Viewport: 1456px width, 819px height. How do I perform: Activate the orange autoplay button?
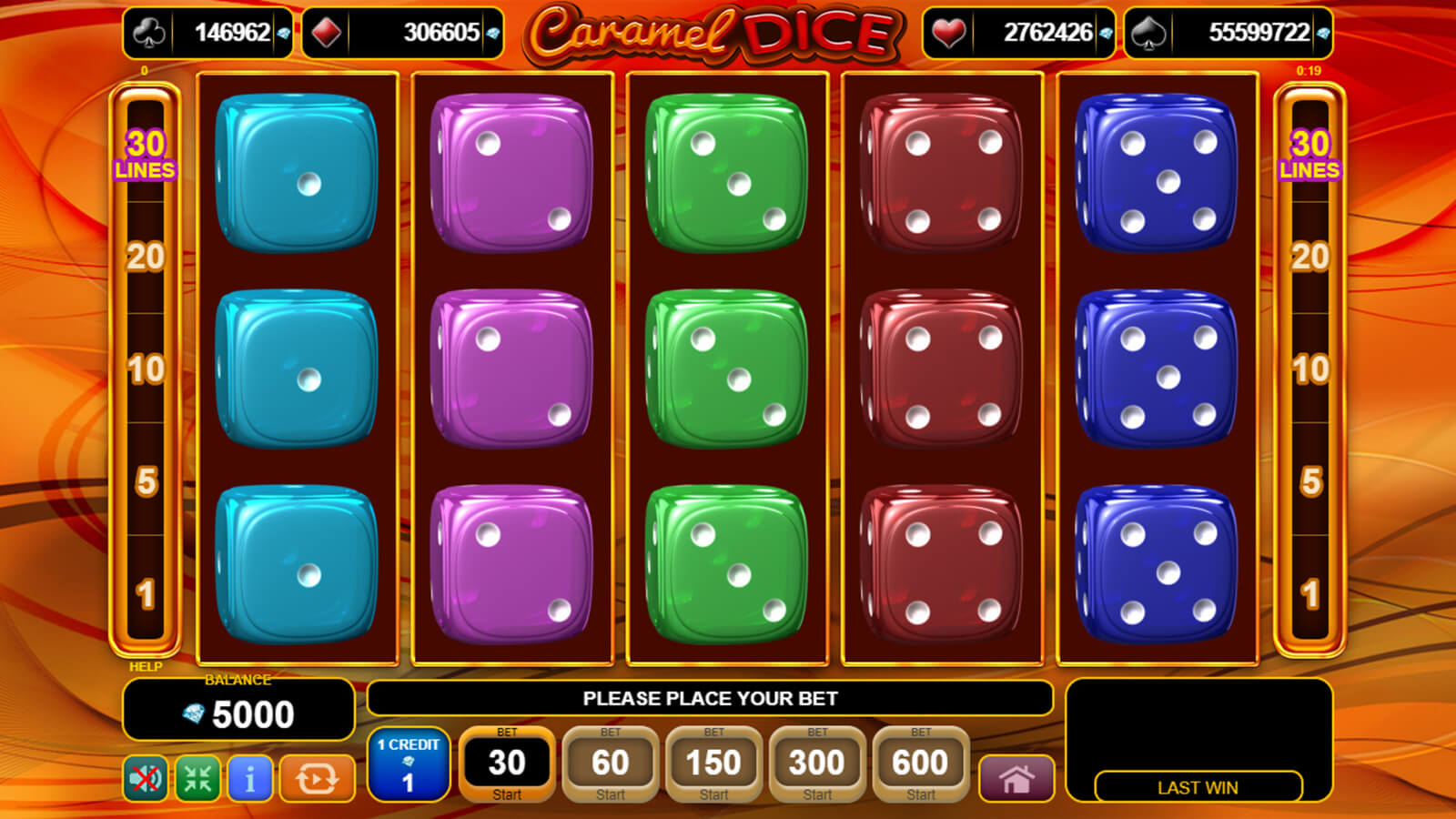click(317, 778)
